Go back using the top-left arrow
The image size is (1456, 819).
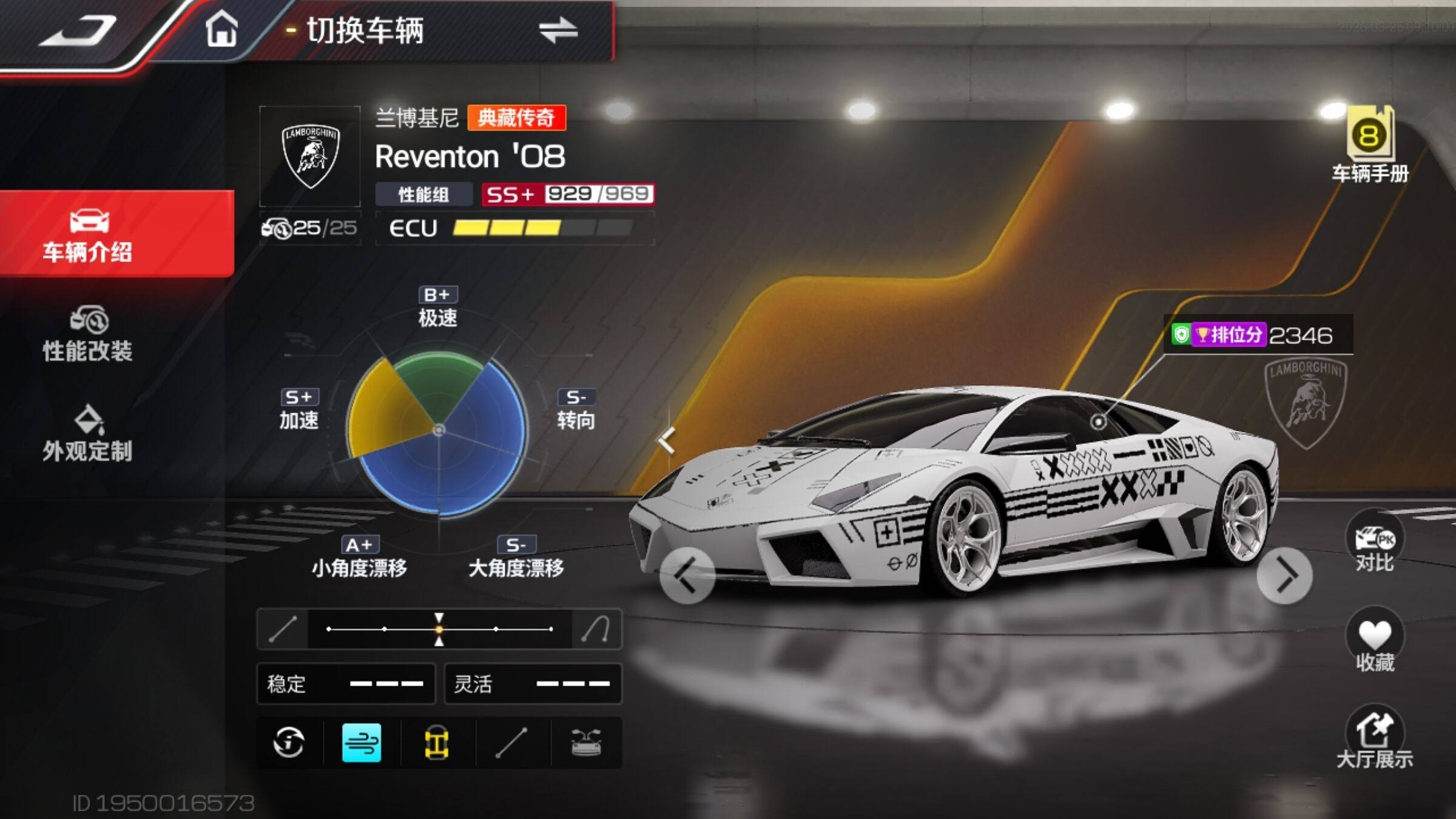tap(79, 30)
